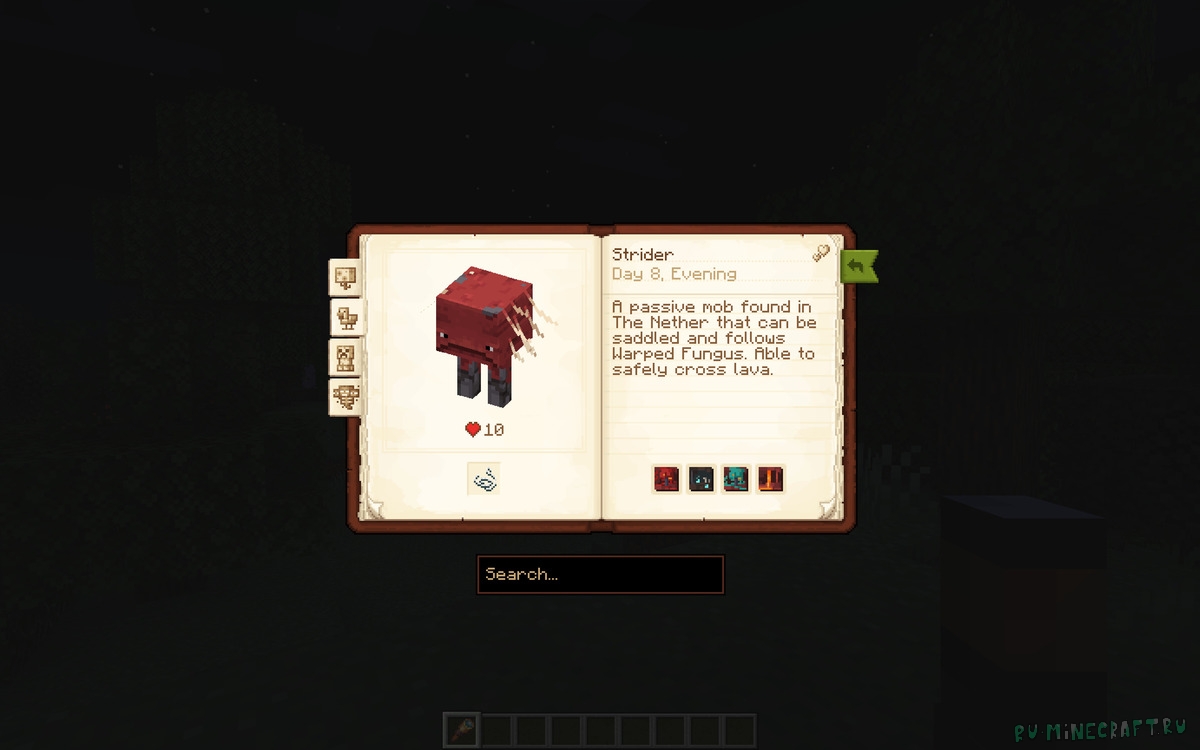1200x750 pixels.
Task: Select the crimson forest biome icon
Action: tap(667, 479)
